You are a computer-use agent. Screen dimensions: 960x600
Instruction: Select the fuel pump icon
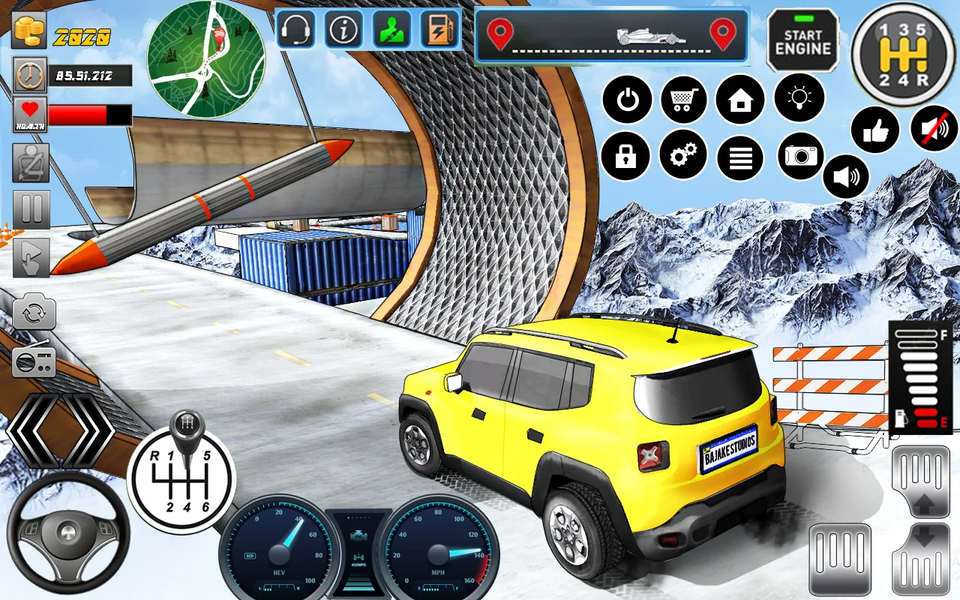(439, 30)
